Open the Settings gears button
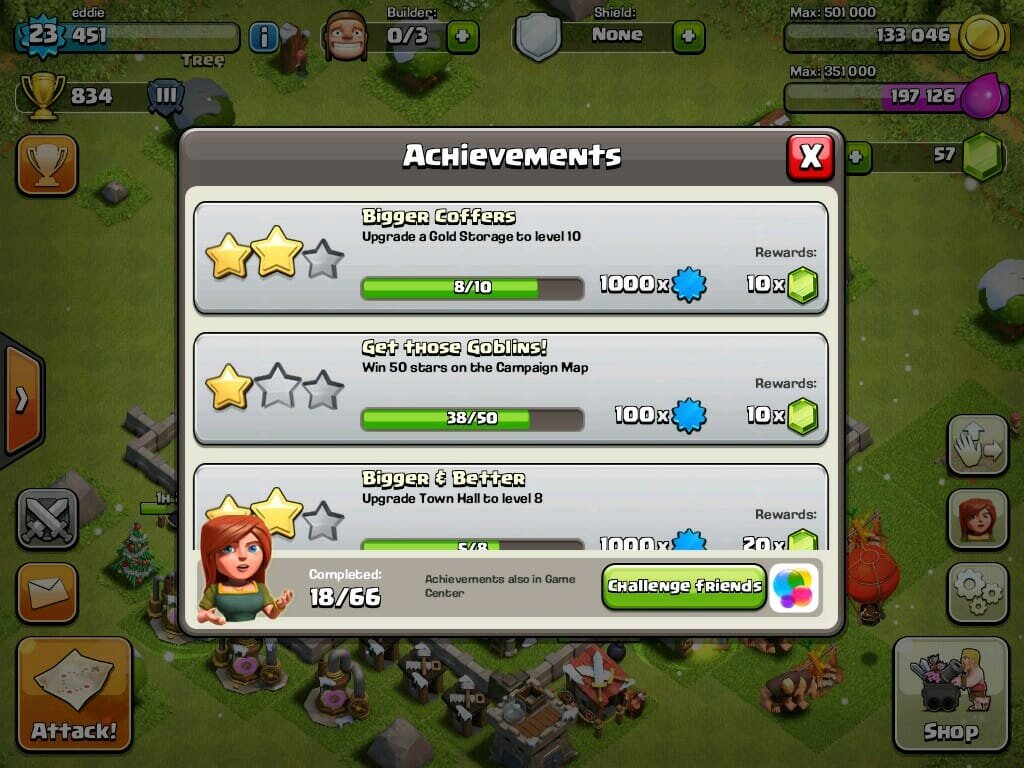The height and width of the screenshot is (768, 1024). pyautogui.click(x=977, y=593)
